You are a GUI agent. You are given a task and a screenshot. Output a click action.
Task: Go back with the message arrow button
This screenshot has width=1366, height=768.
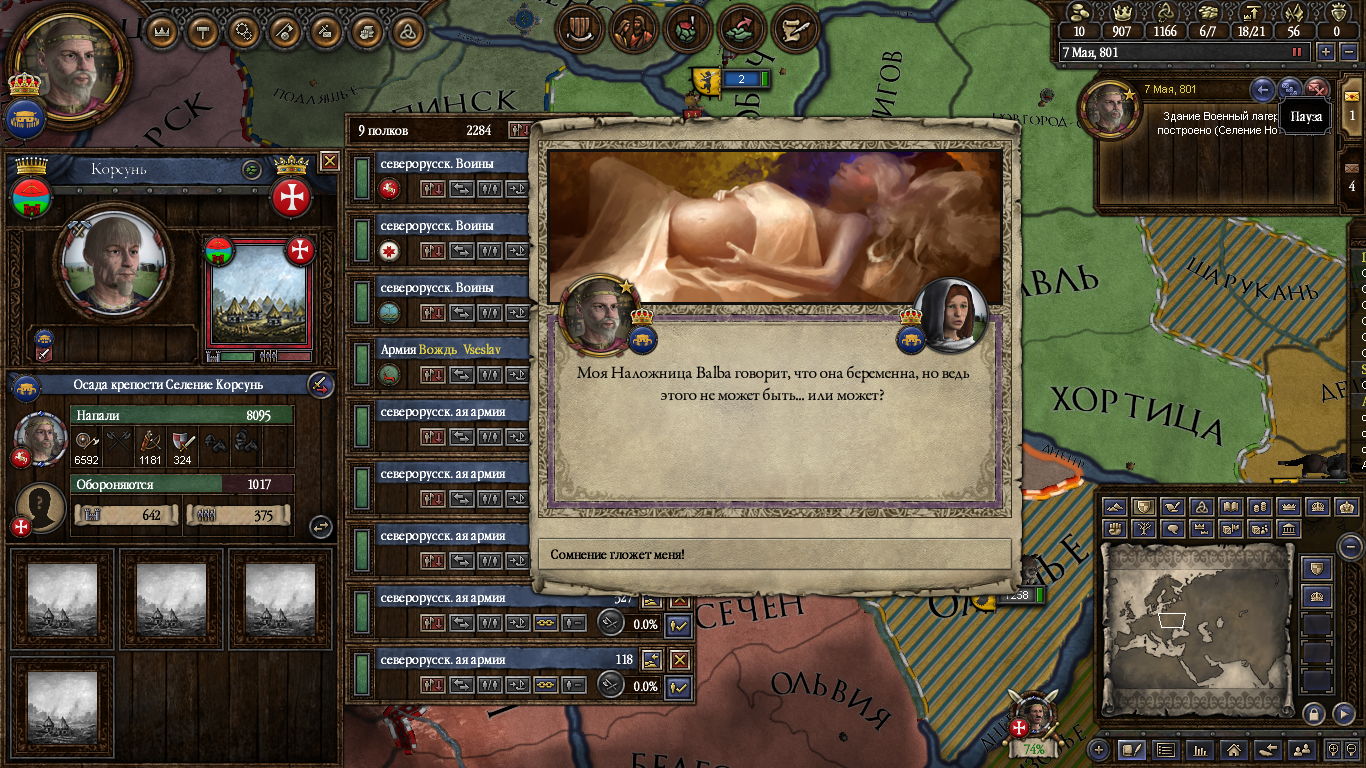point(1263,89)
